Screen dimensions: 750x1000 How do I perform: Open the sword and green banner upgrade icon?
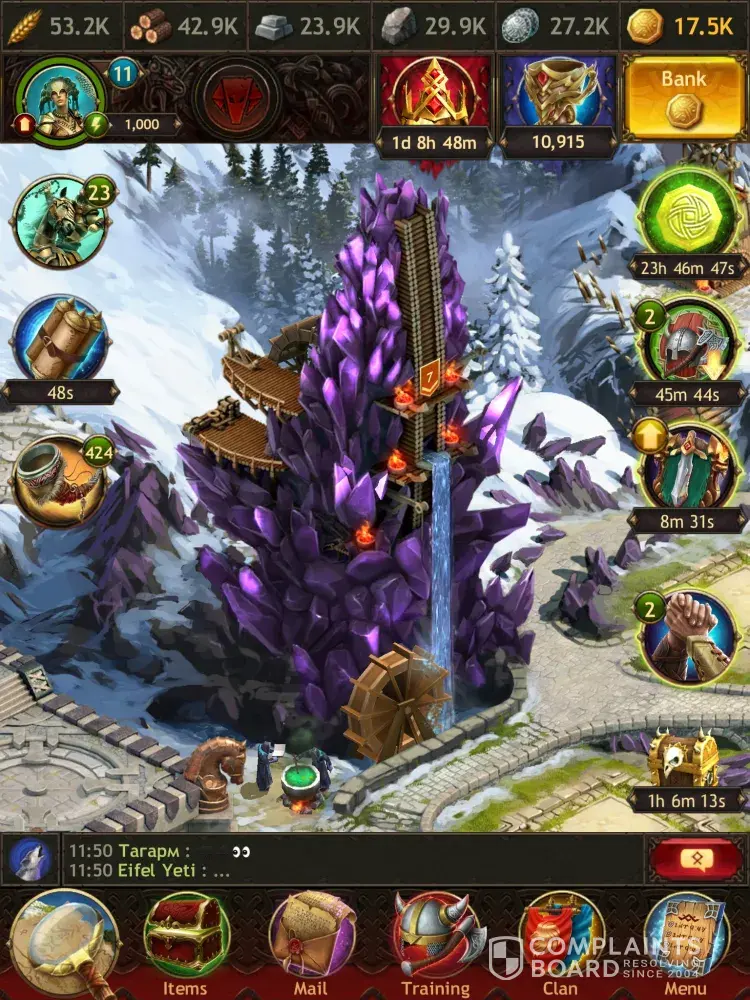[x=688, y=467]
